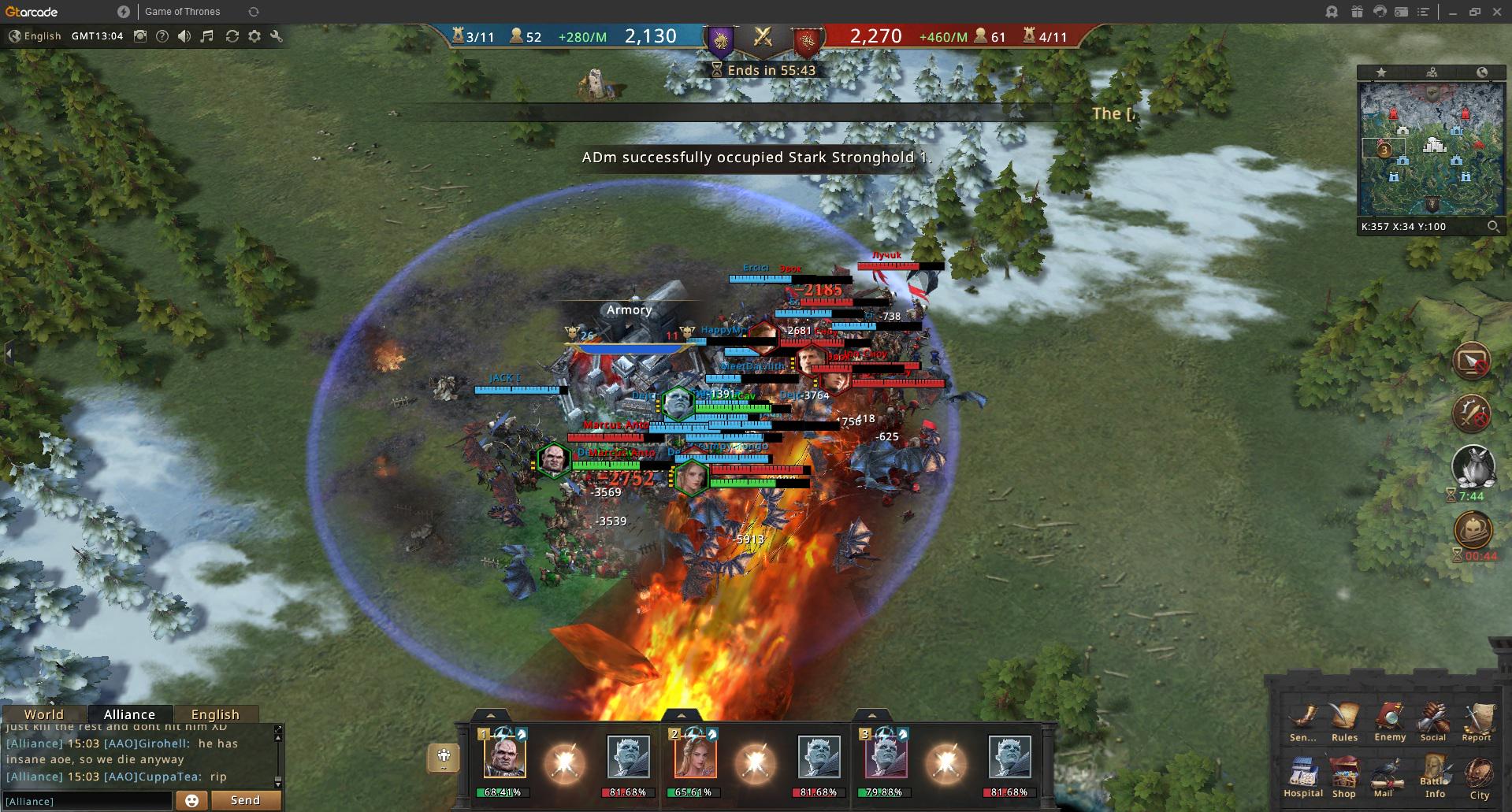Return to the City

[1479, 776]
